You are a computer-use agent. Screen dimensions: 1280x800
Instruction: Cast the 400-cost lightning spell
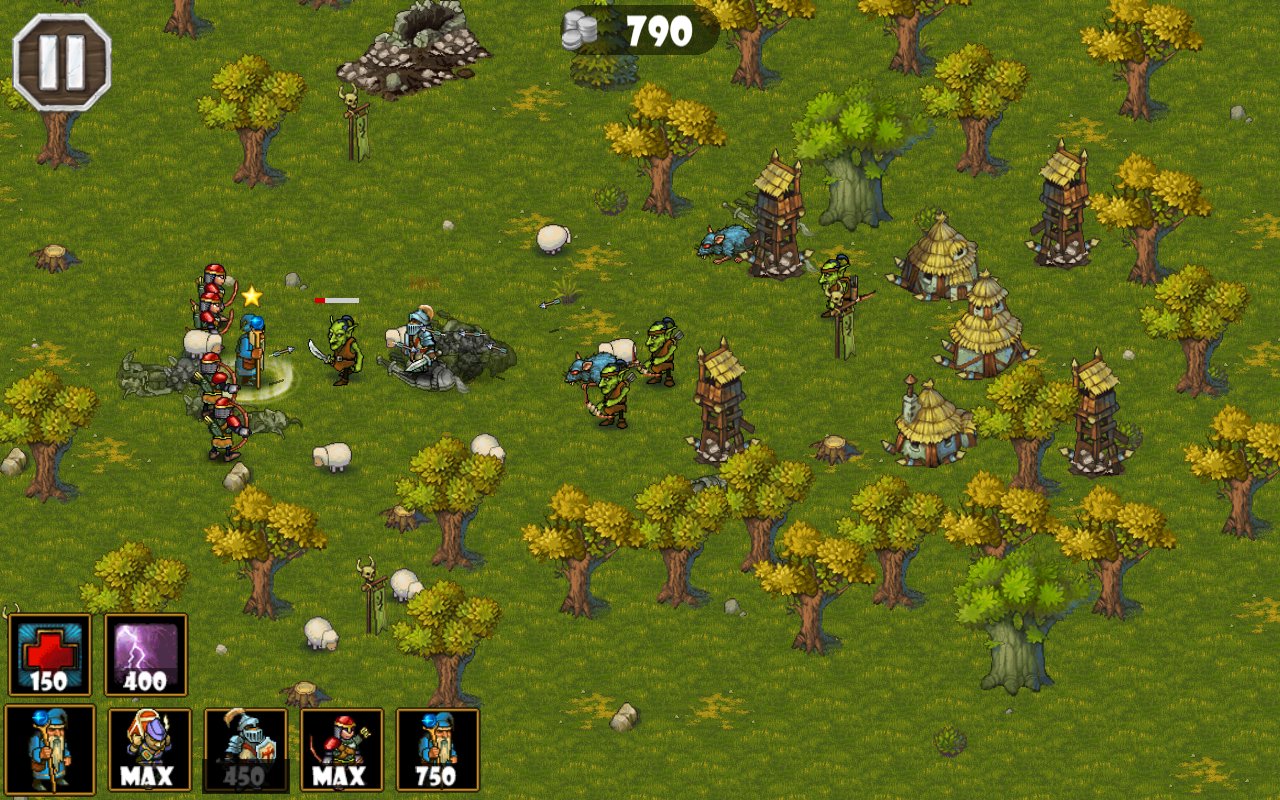[x=146, y=655]
